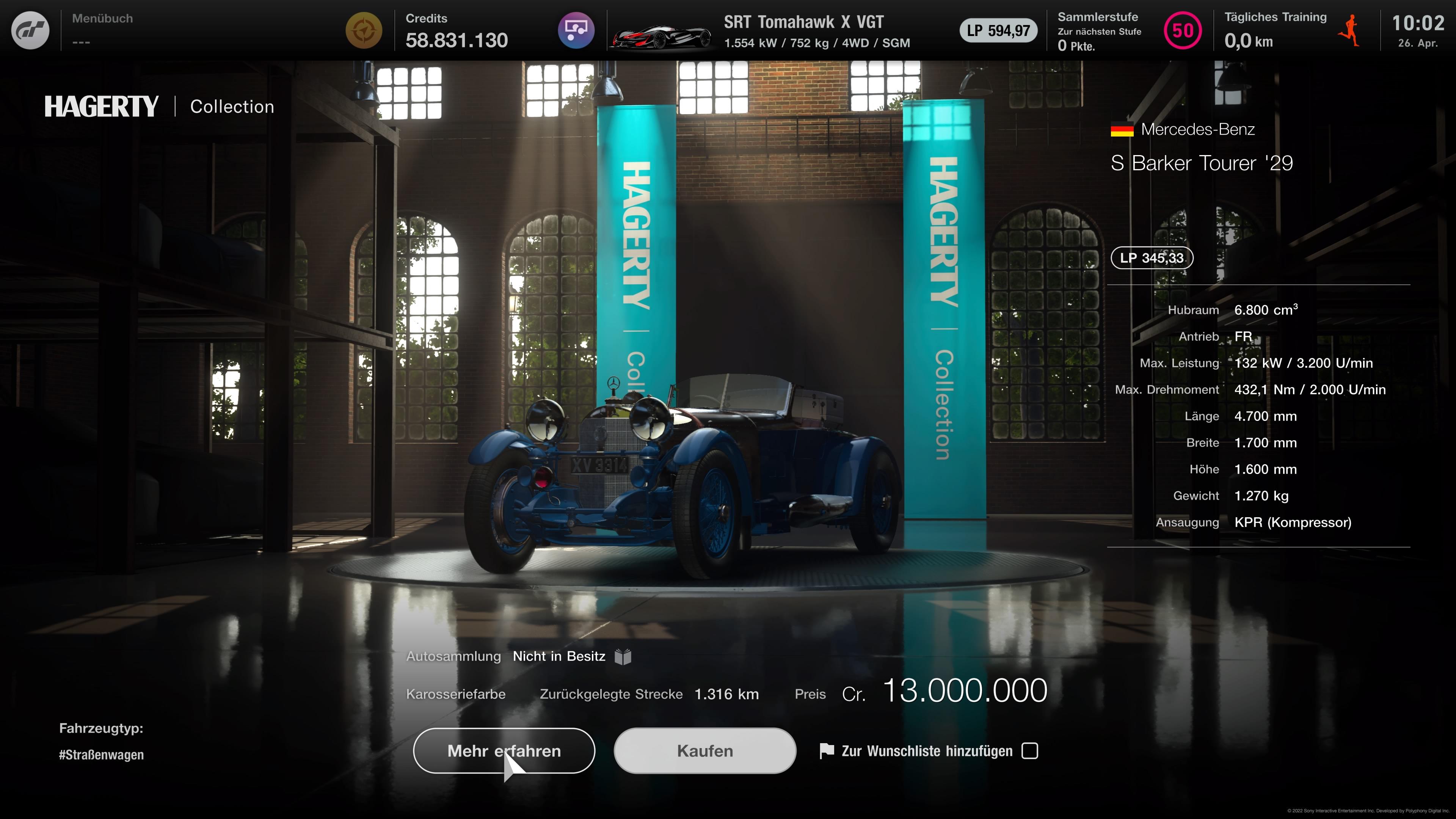Select the purple roulette ticket icon
The width and height of the screenshot is (1456, 819).
(x=576, y=30)
